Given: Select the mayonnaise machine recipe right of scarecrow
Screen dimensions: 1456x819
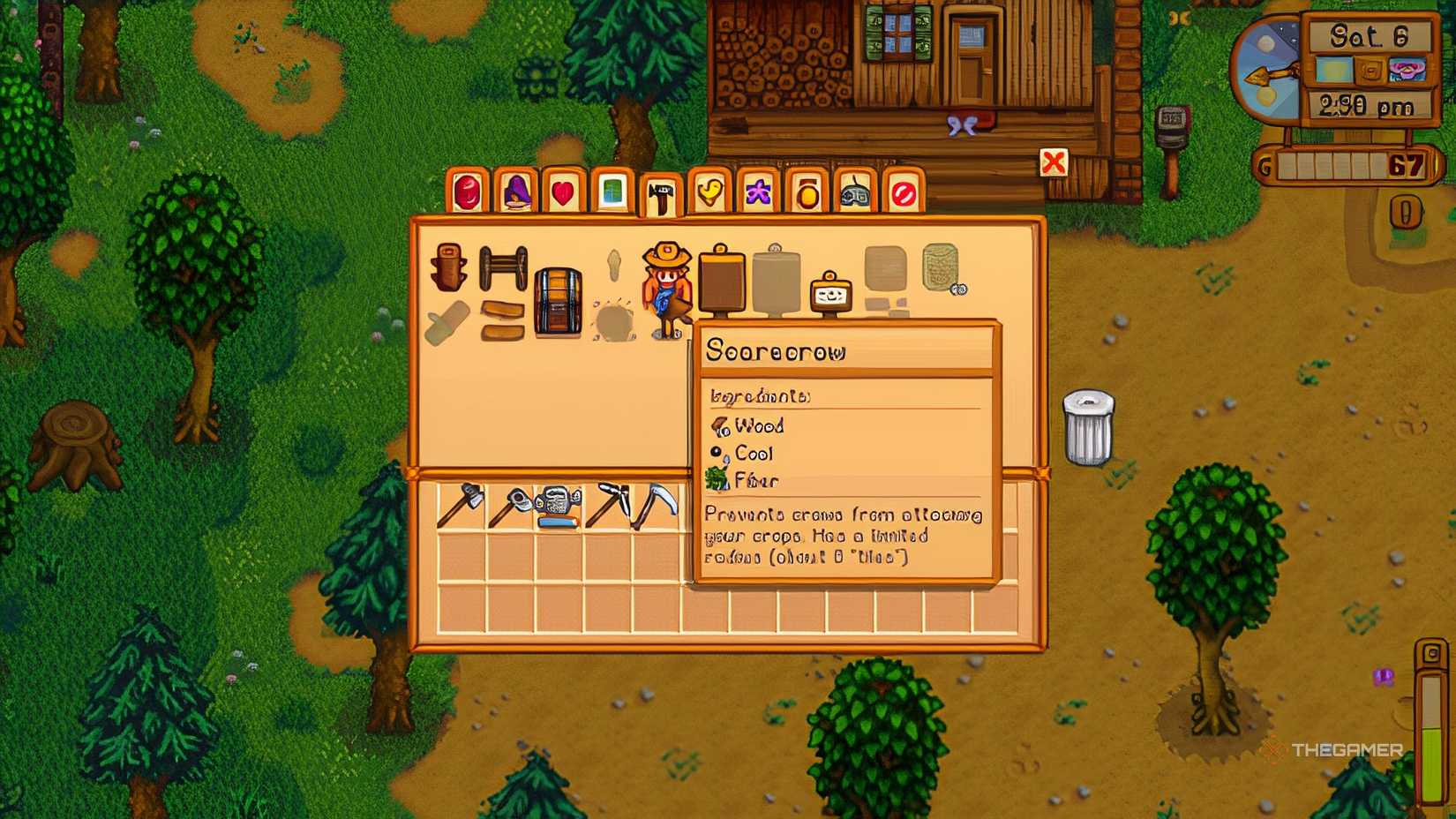Looking at the screenshot, I should [x=829, y=296].
